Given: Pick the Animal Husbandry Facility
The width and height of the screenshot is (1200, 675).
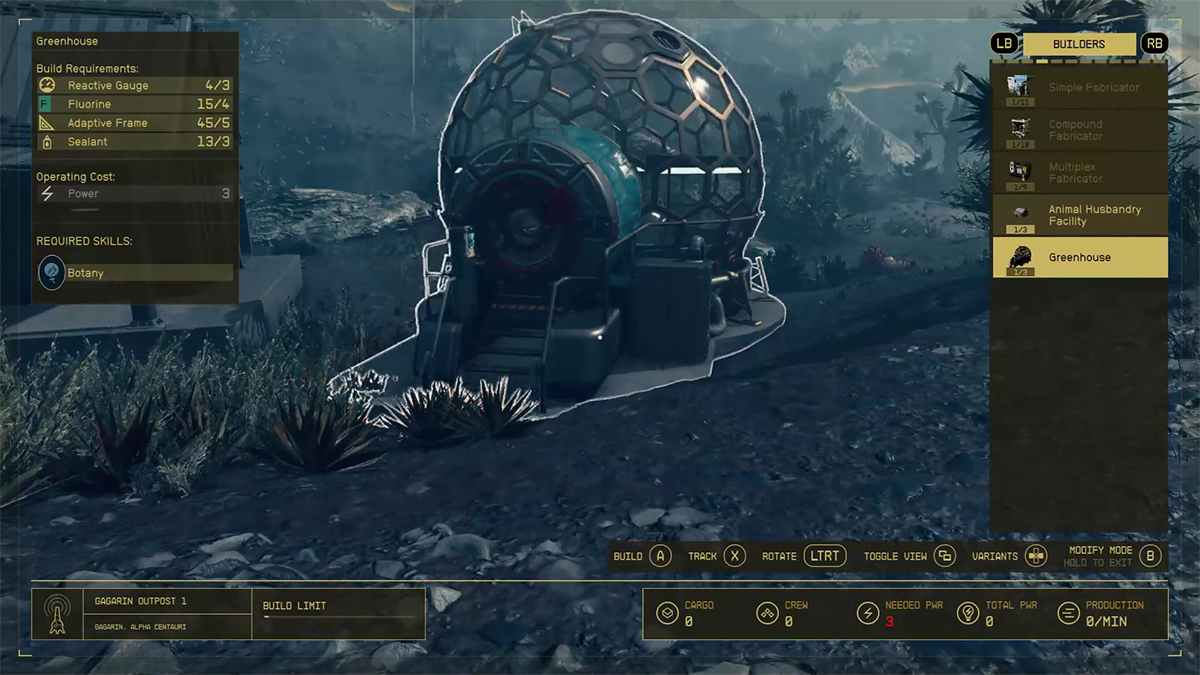Looking at the screenshot, I should coord(1079,215).
